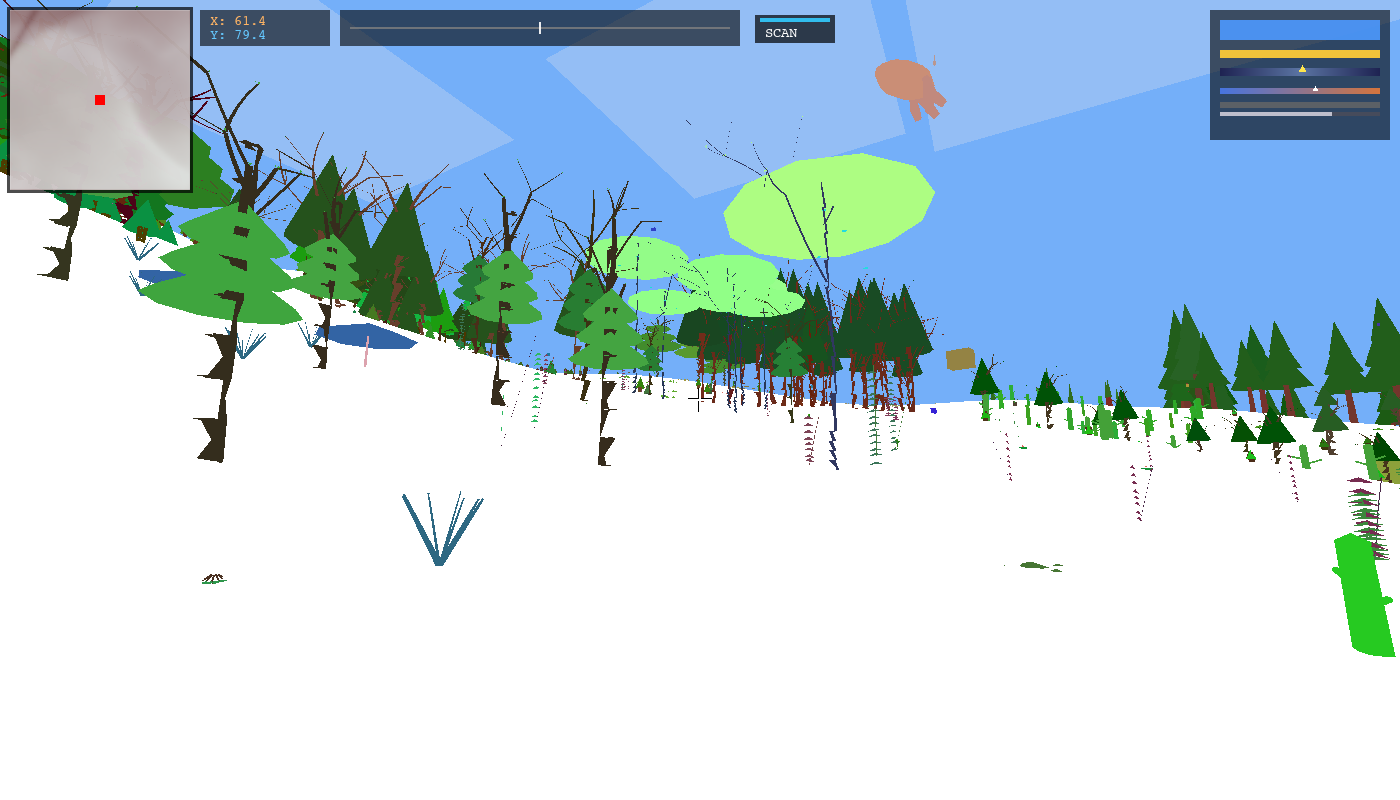Click the white handle on the top slider
This screenshot has width=1400, height=800.
(x=539, y=28)
